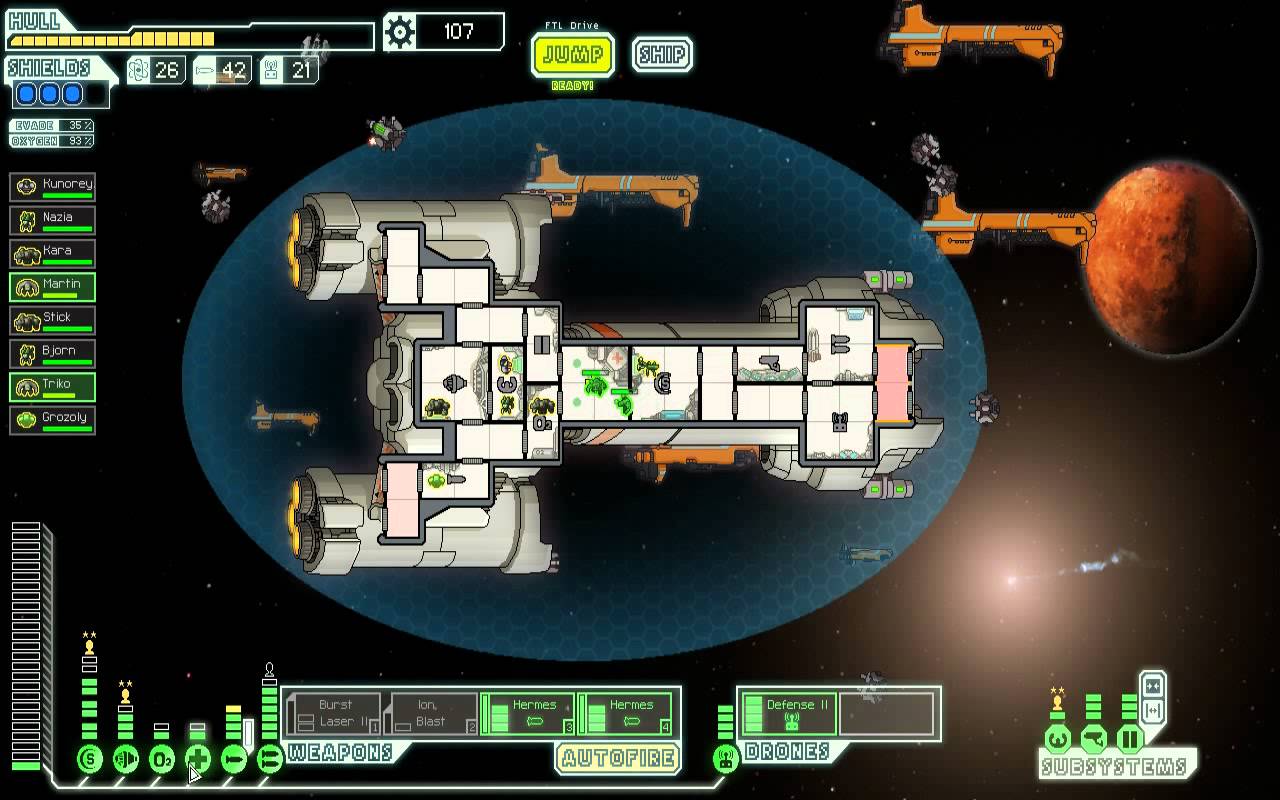Viewport: 1280px width, 800px height.
Task: Select the Ion Blast weapon slot
Action: (431, 713)
